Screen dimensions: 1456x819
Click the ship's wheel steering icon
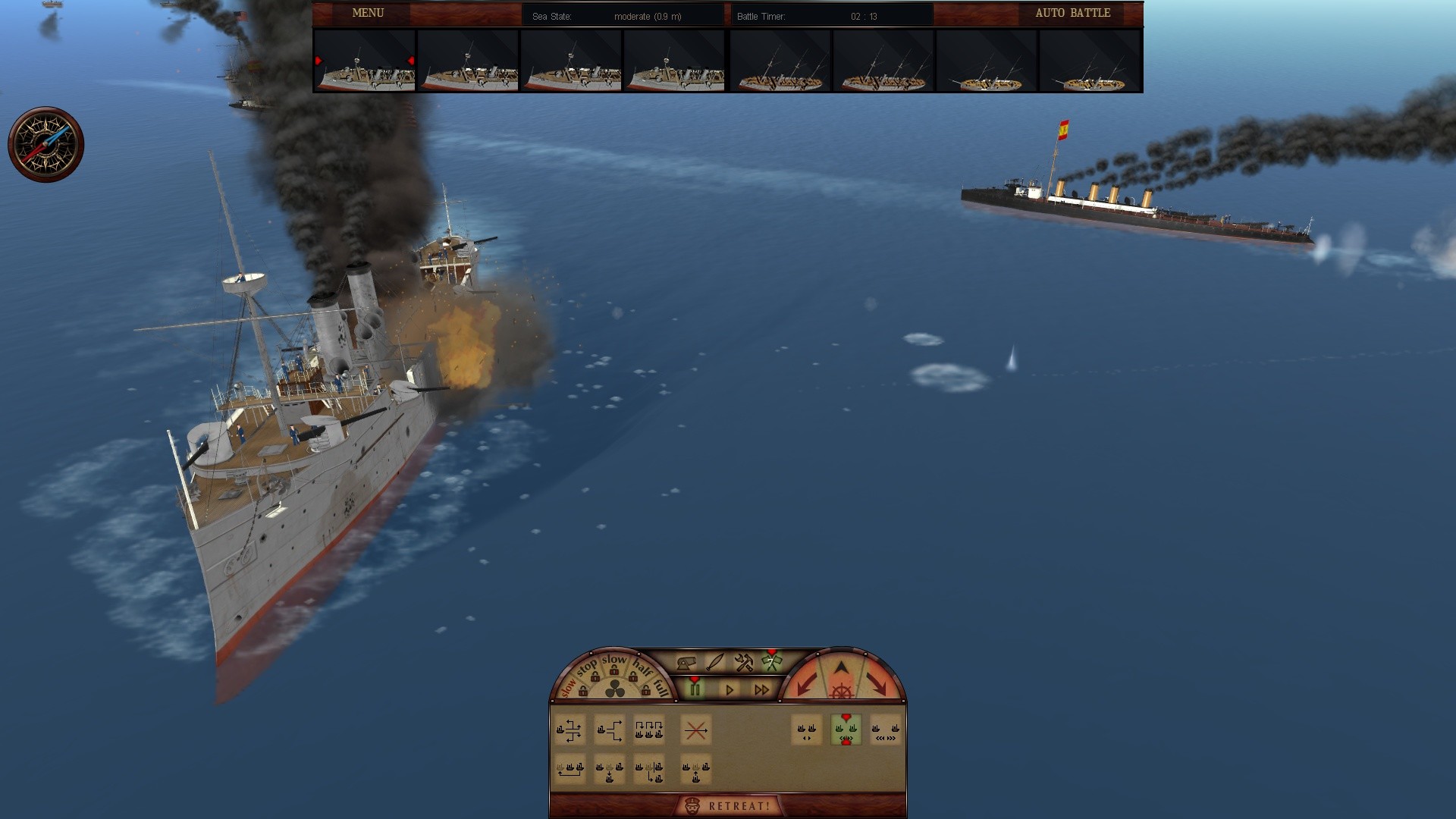coord(841,690)
